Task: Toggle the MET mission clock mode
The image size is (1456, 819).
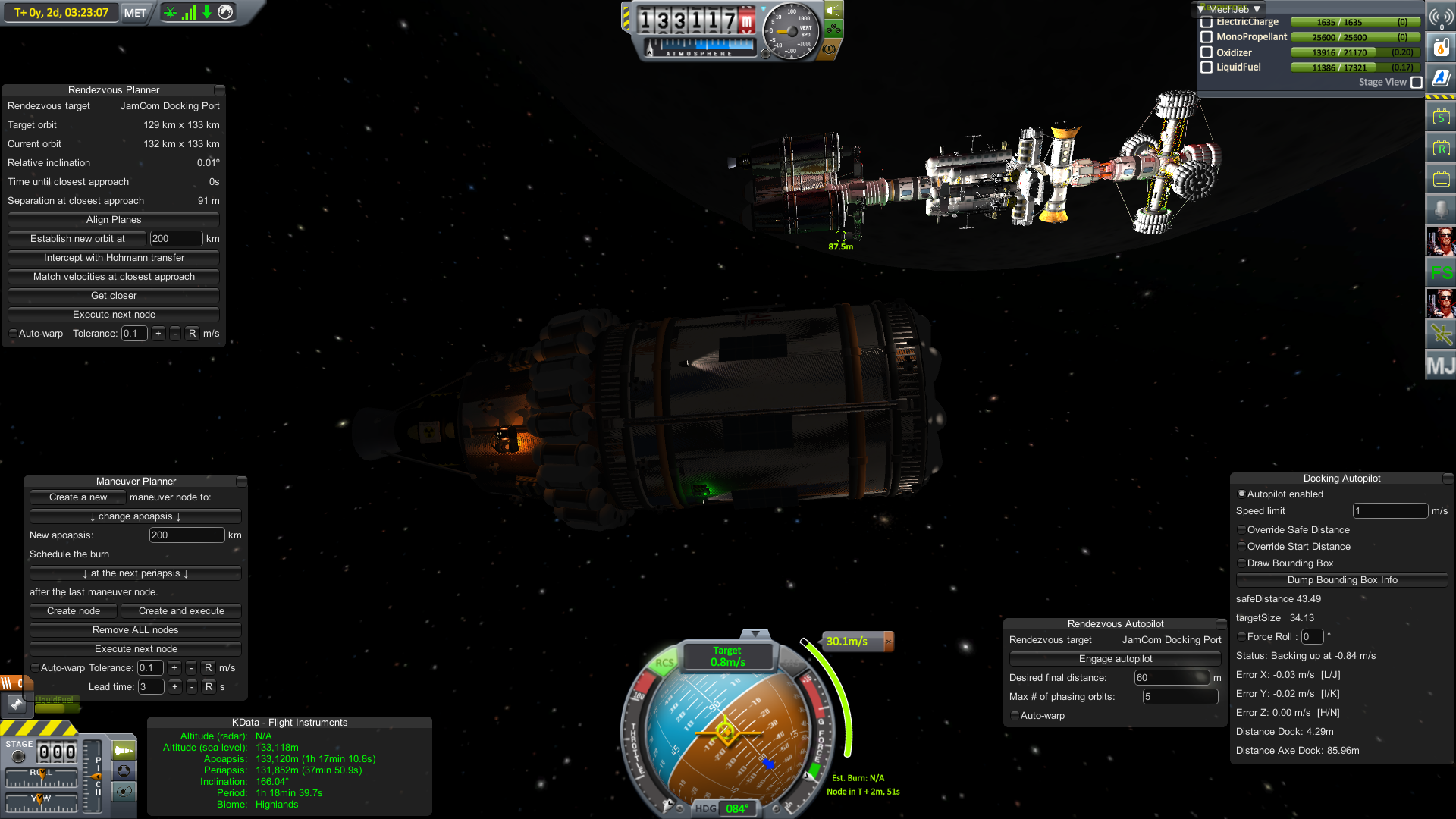Action: (135, 13)
